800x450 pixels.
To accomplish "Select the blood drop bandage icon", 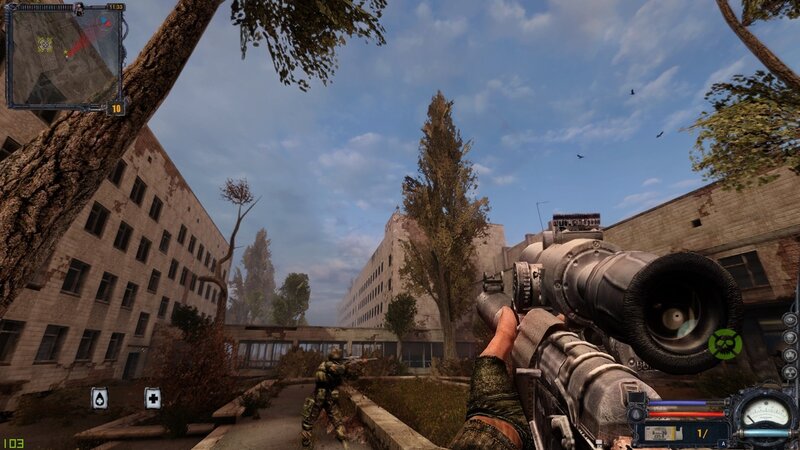I will coord(99,398).
